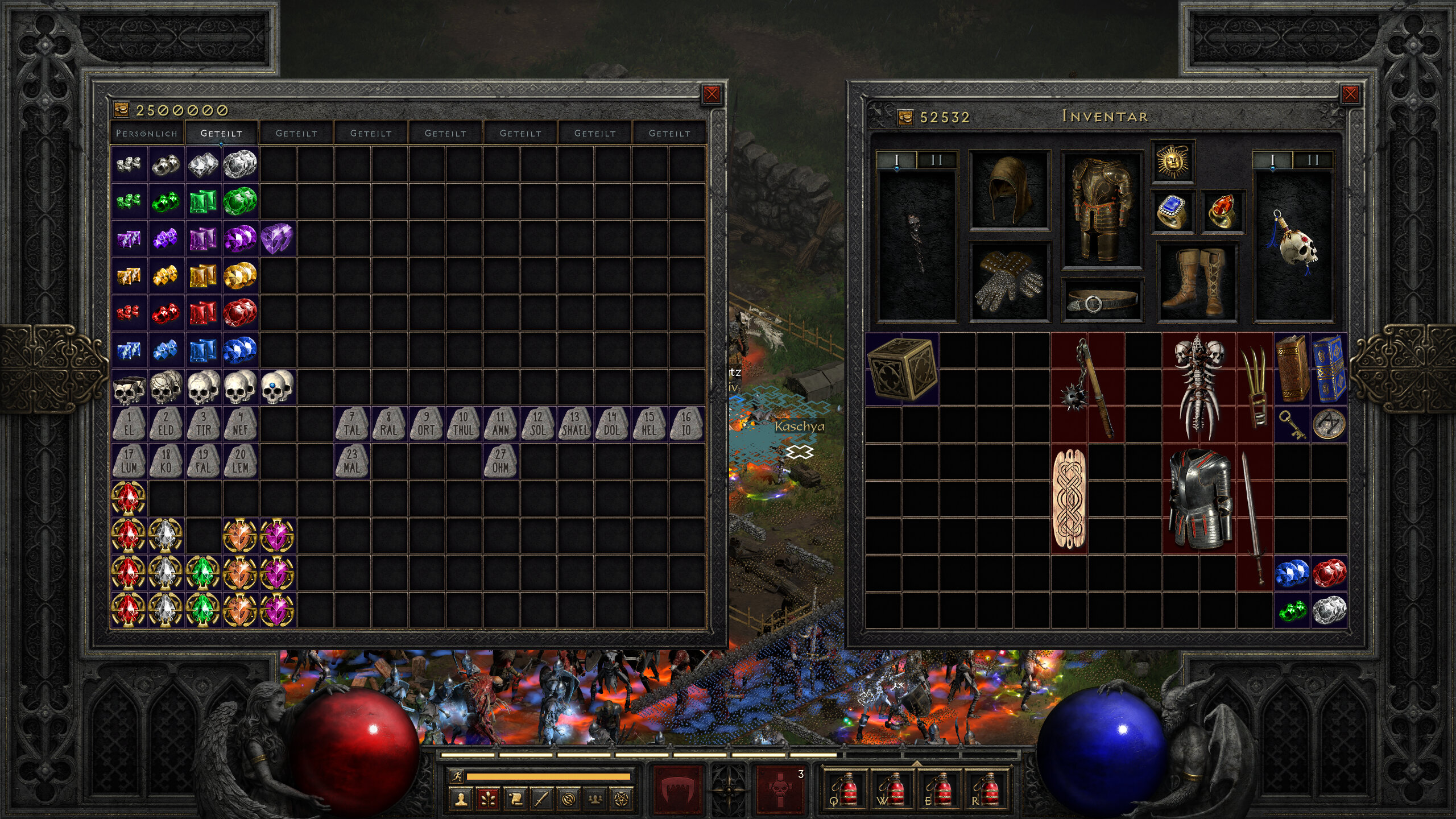Image resolution: width=1456 pixels, height=819 pixels.
Task: Select the Shael rune slot
Action: pos(575,424)
